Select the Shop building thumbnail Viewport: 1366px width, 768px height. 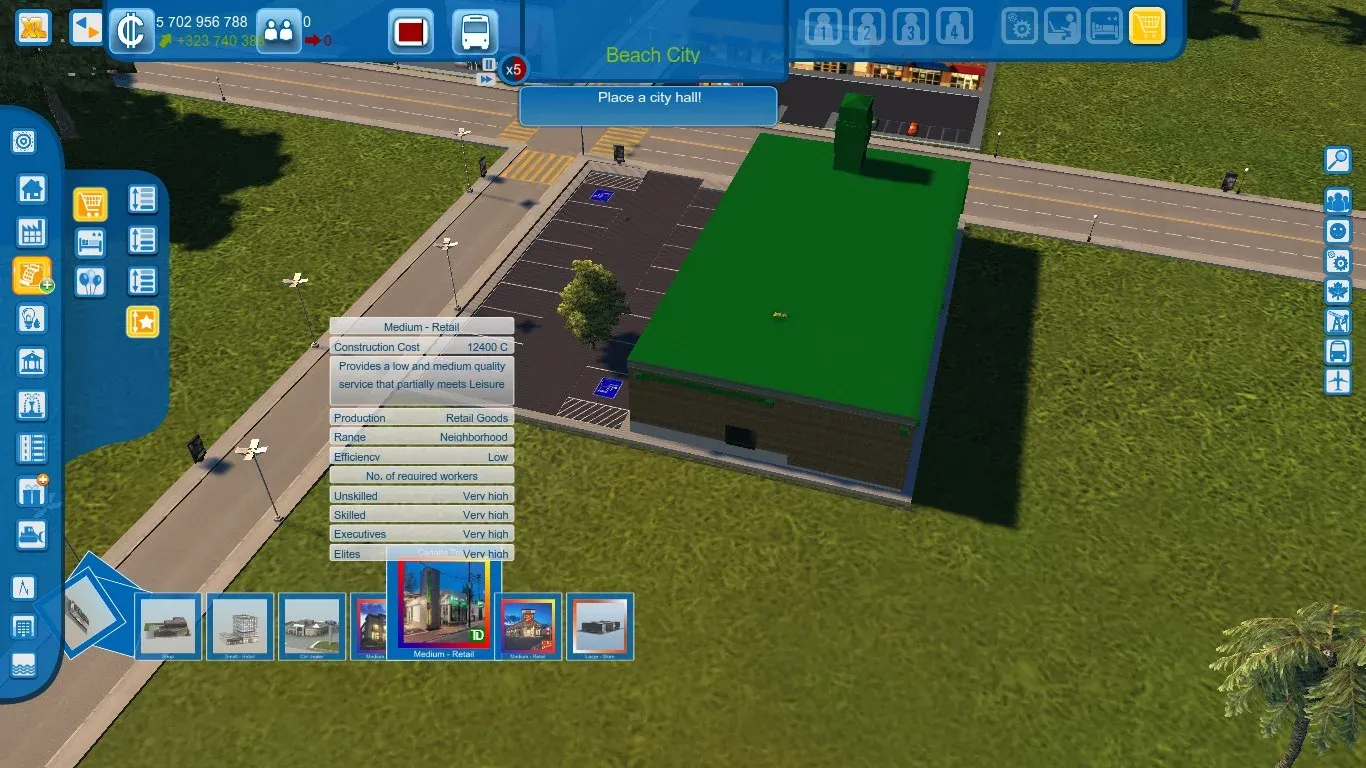168,626
